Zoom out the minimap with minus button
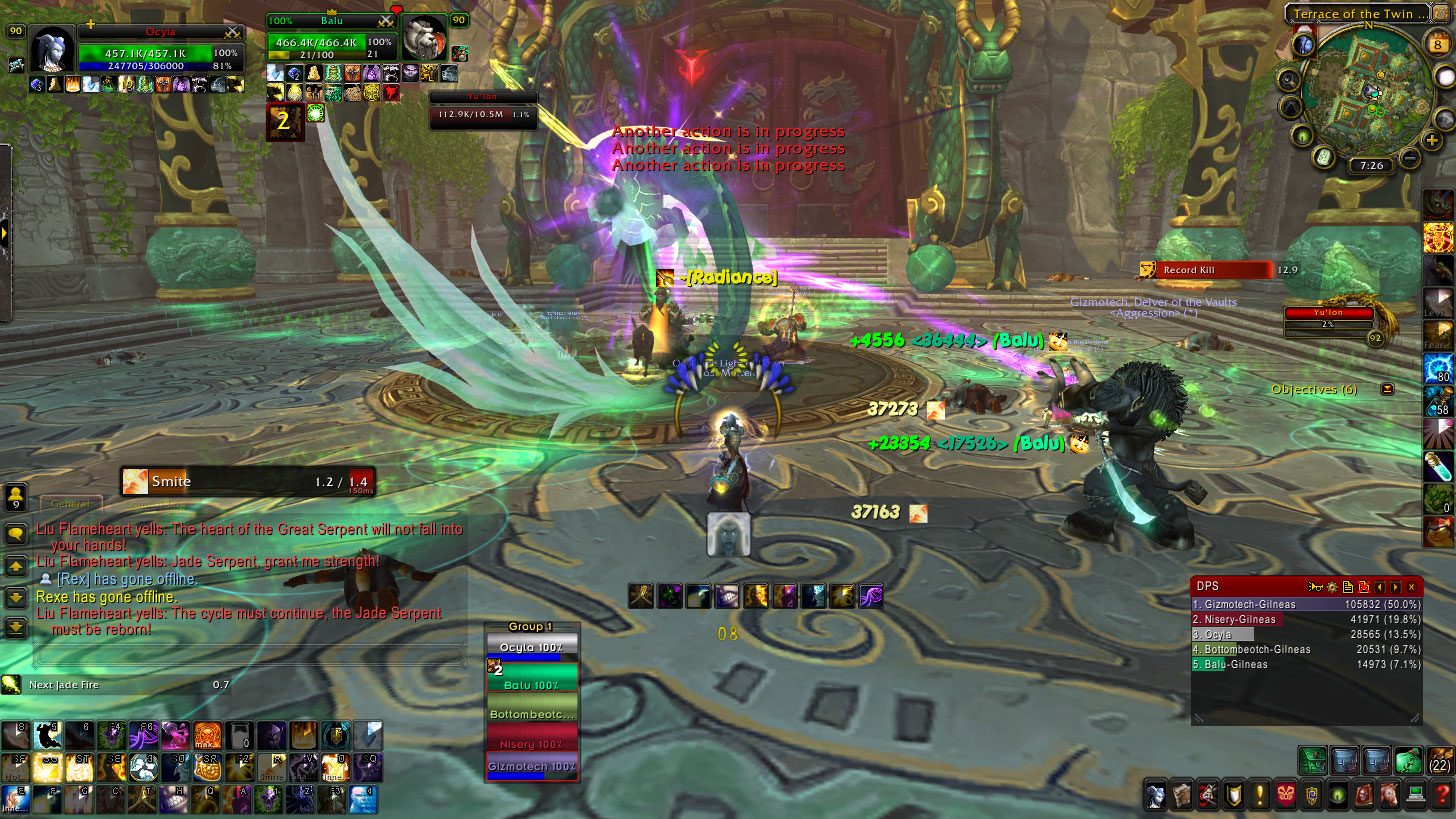This screenshot has width=1456, height=819. point(1410,158)
